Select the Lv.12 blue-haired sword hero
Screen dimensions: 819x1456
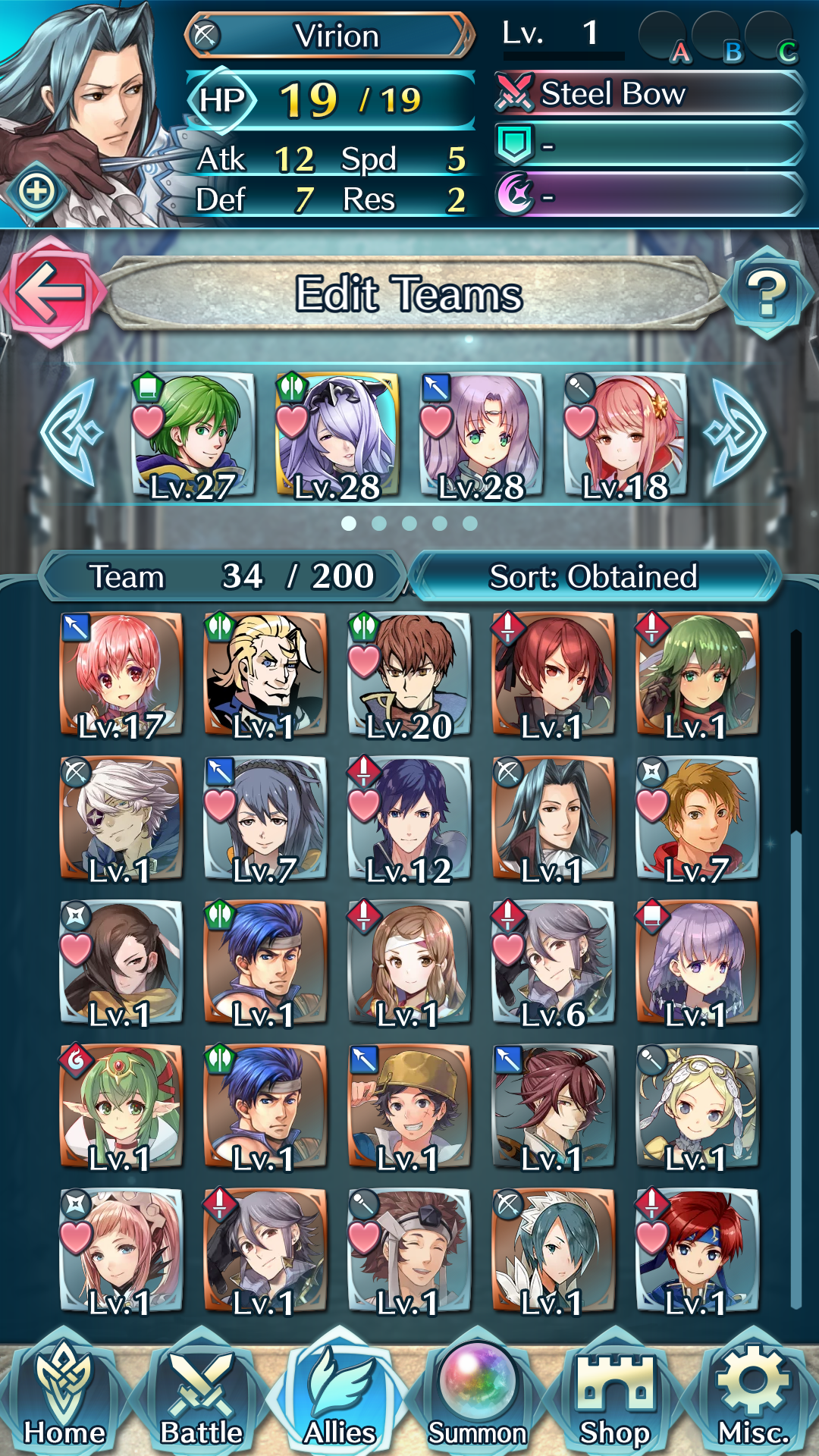pos(409,819)
